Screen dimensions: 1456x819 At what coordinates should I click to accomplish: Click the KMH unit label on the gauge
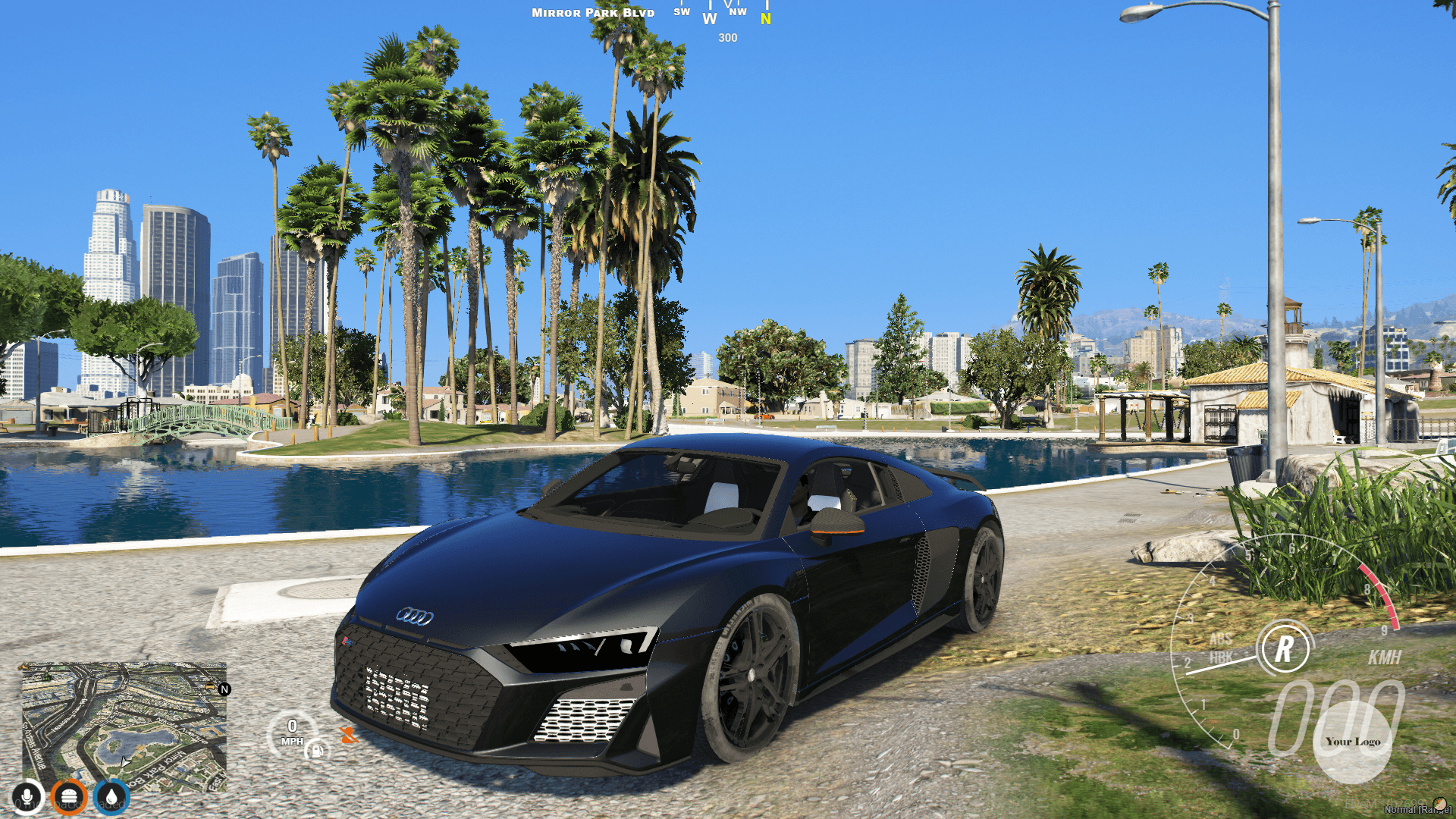1385,657
